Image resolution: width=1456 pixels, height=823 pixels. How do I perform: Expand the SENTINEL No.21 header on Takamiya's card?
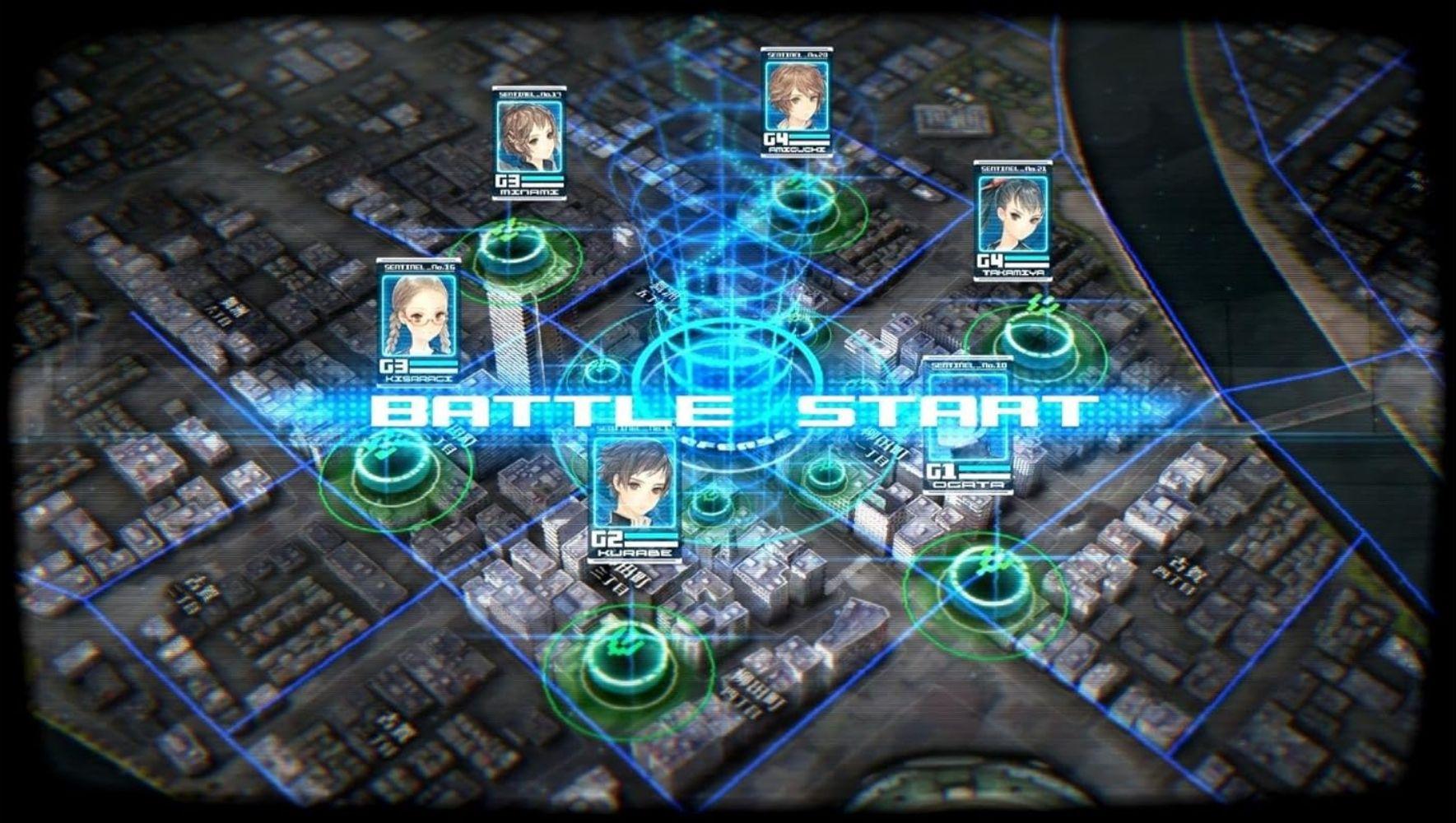click(1014, 171)
